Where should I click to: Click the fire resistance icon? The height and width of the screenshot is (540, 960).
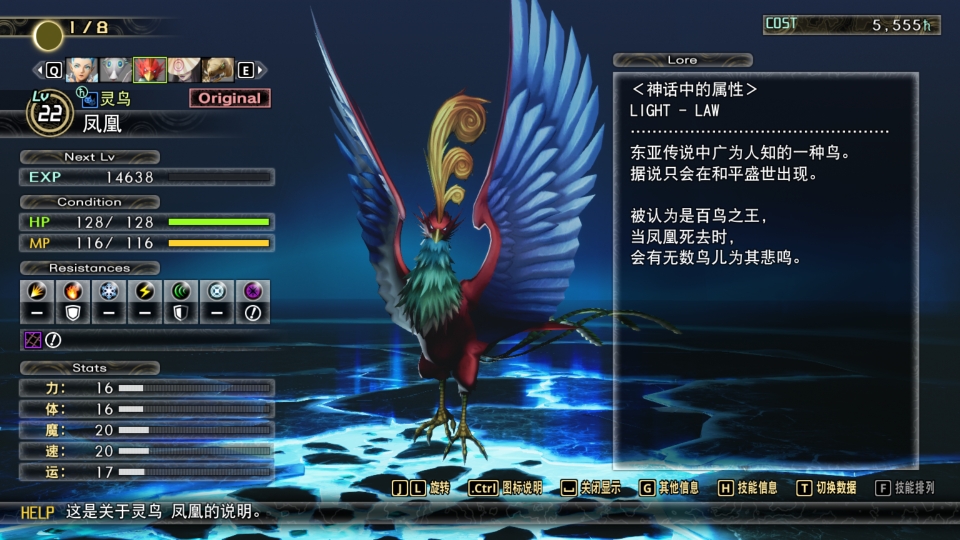(72, 291)
